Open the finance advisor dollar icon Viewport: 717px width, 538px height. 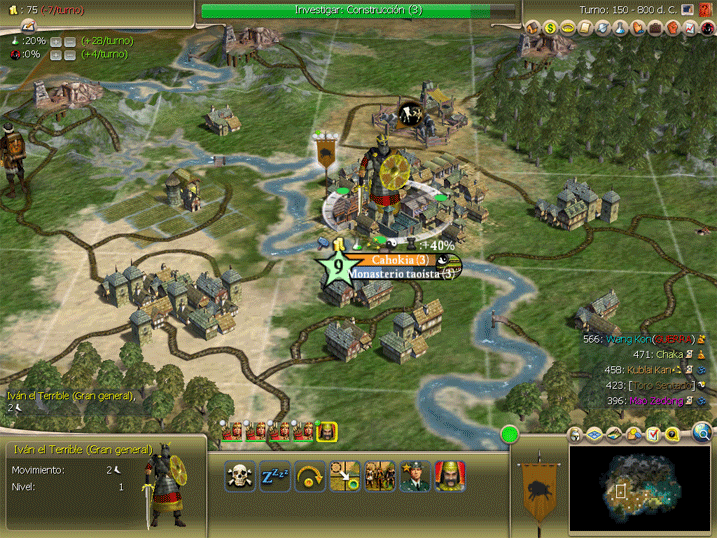pyautogui.click(x=550, y=28)
